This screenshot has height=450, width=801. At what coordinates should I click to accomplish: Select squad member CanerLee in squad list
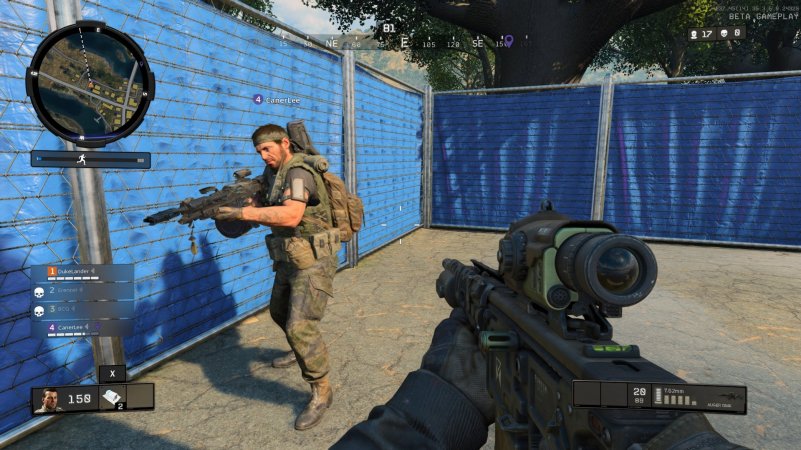click(82, 327)
